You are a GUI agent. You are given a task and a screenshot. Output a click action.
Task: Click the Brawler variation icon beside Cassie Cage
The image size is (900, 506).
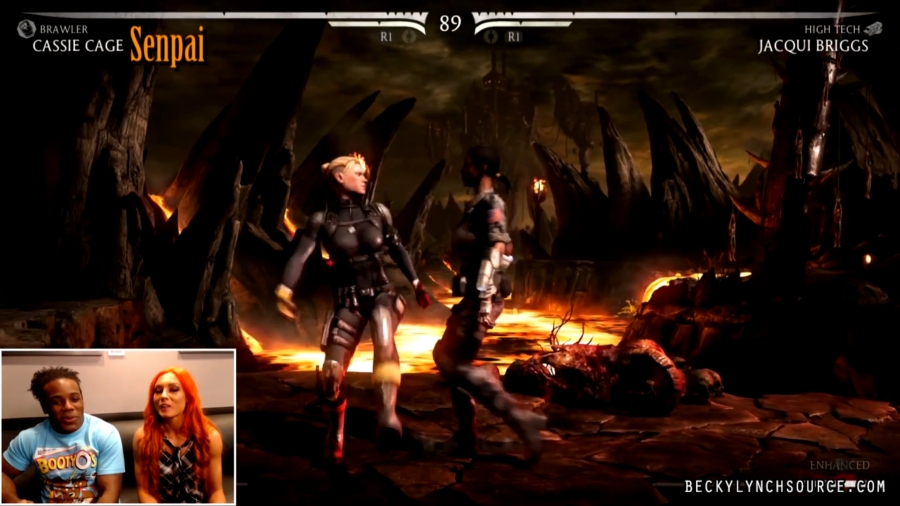point(25,29)
